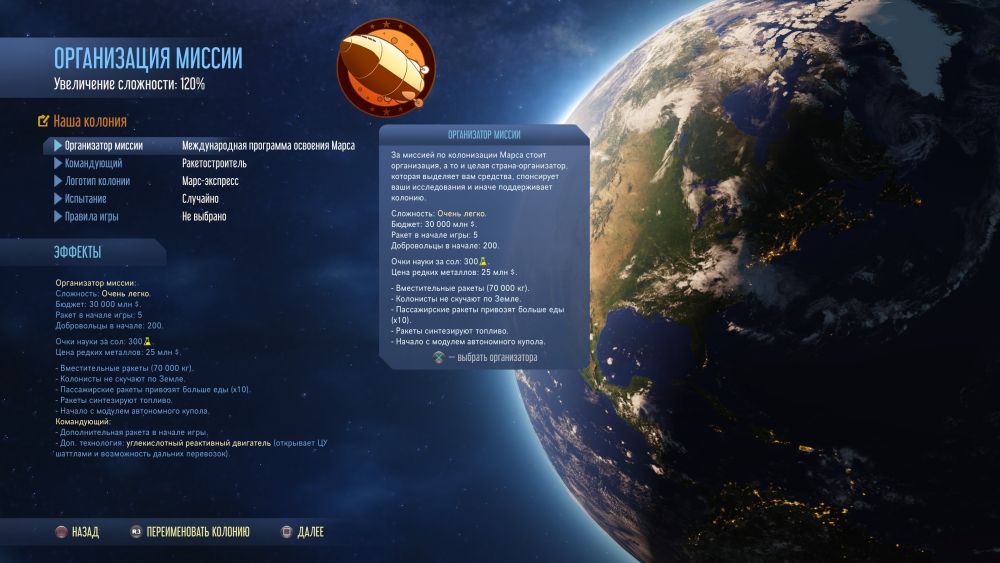
Task: Go back with the Назад button
Action: pos(78,532)
